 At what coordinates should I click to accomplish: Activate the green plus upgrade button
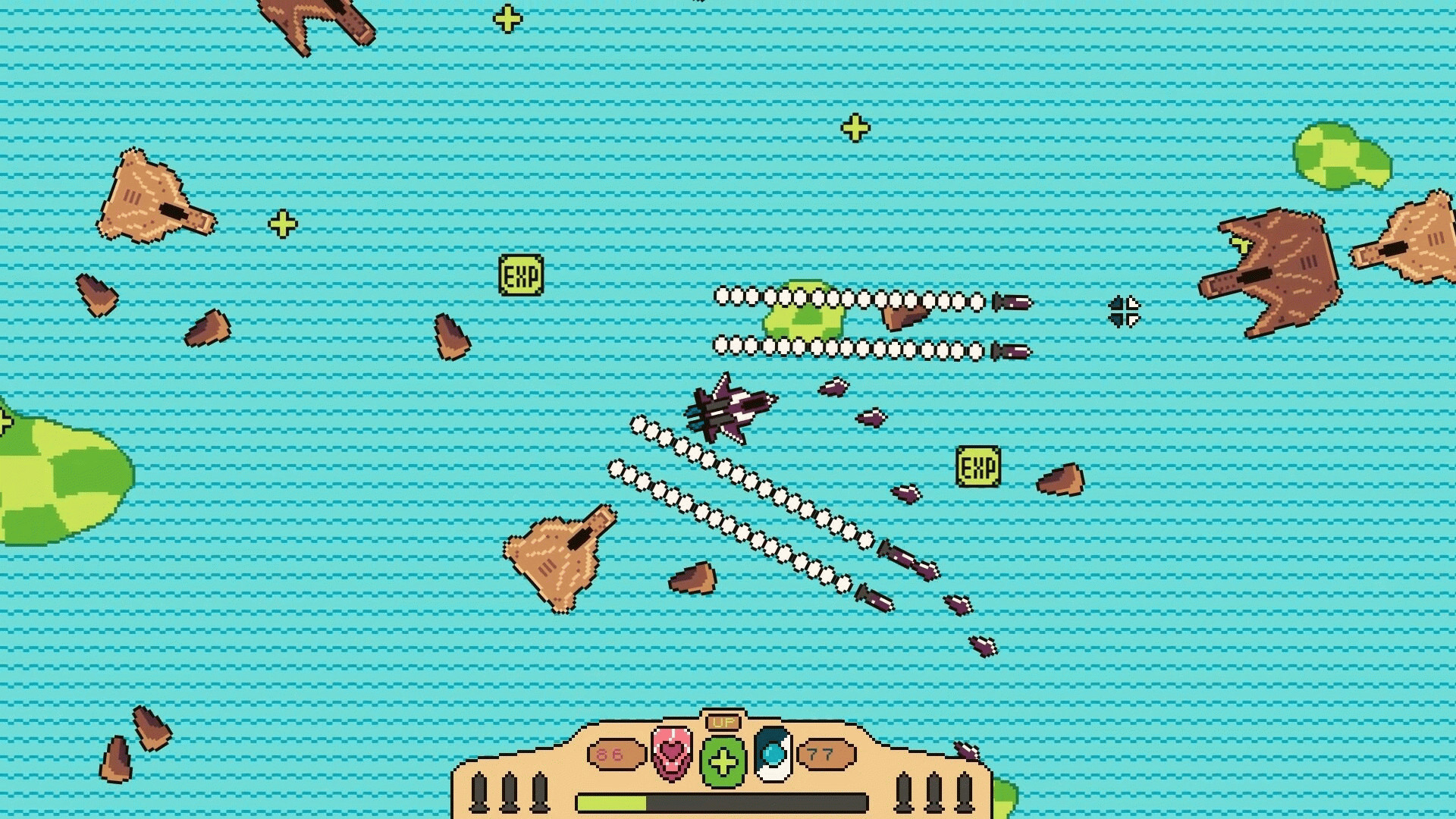pos(723,761)
